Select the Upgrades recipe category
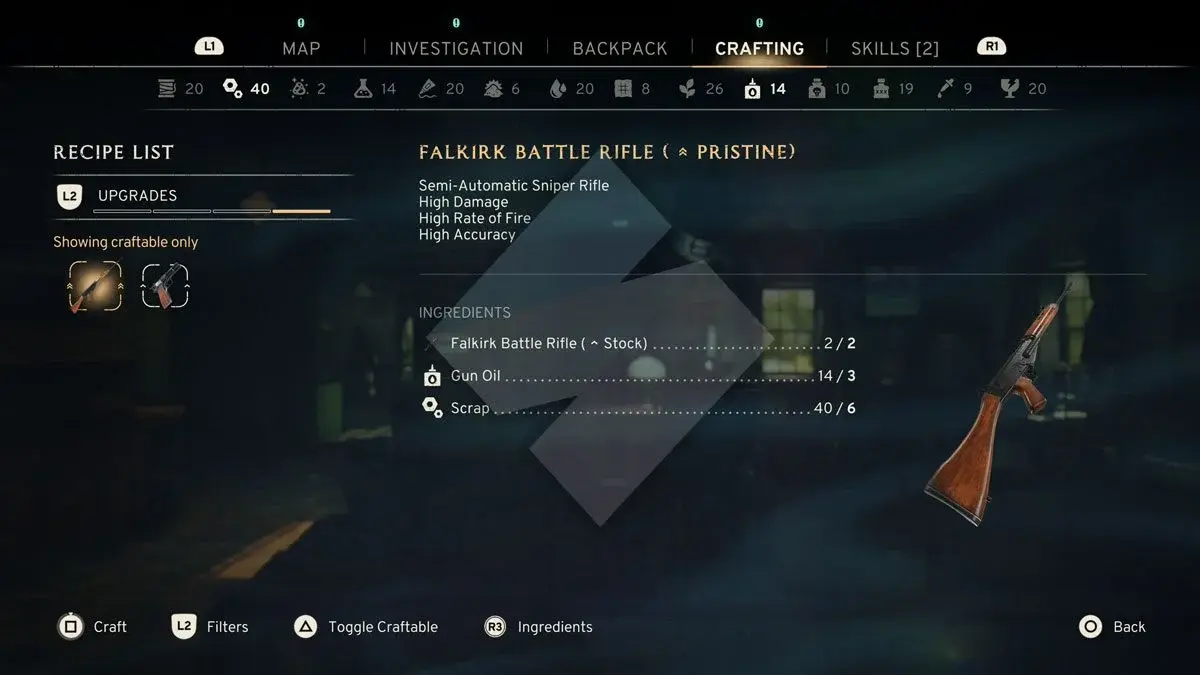 tap(137, 196)
